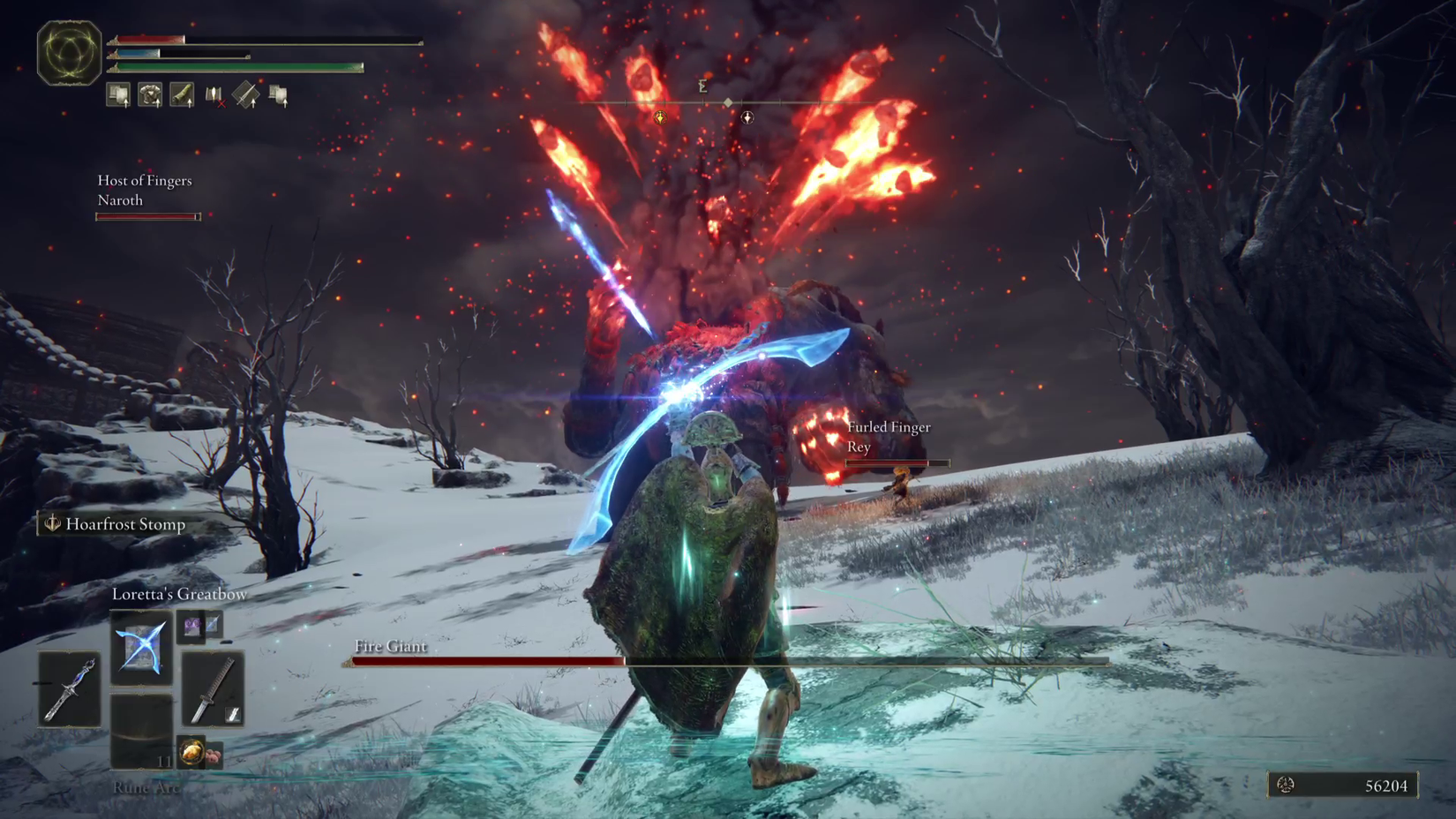Click the yellow compass marker on the top bar
This screenshot has height=819, width=1456.
pyautogui.click(x=660, y=117)
